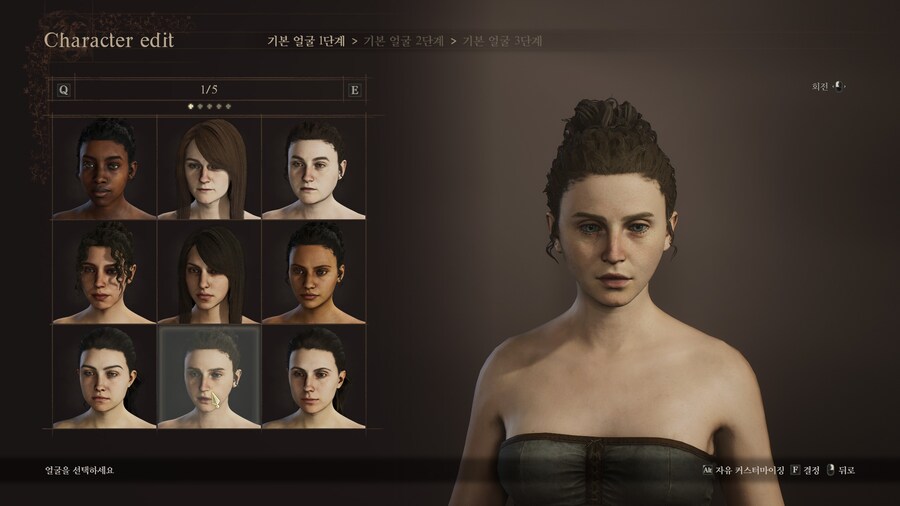This screenshot has height=506, width=900.
Task: Choose the face with long straight brown hair
Action: pos(209,167)
